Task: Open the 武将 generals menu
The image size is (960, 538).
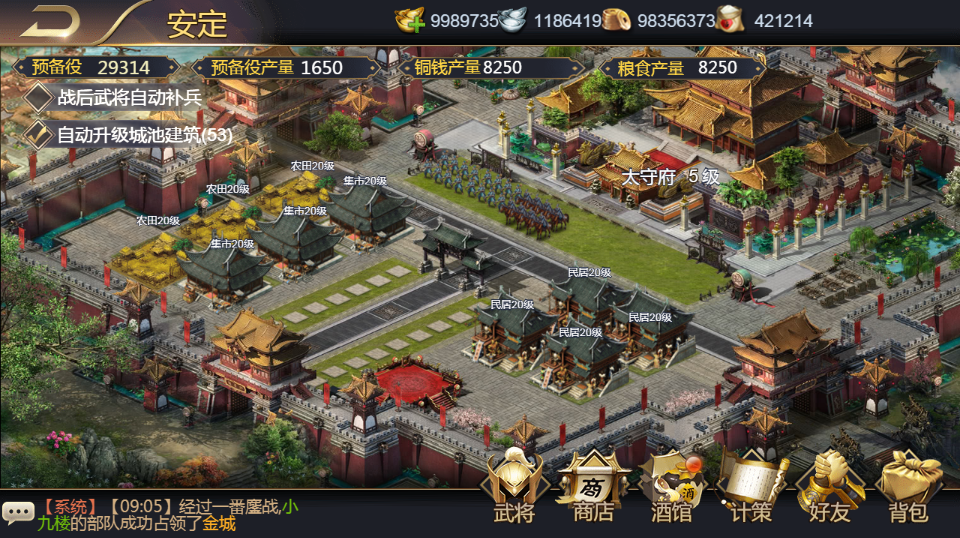Action: (x=514, y=488)
